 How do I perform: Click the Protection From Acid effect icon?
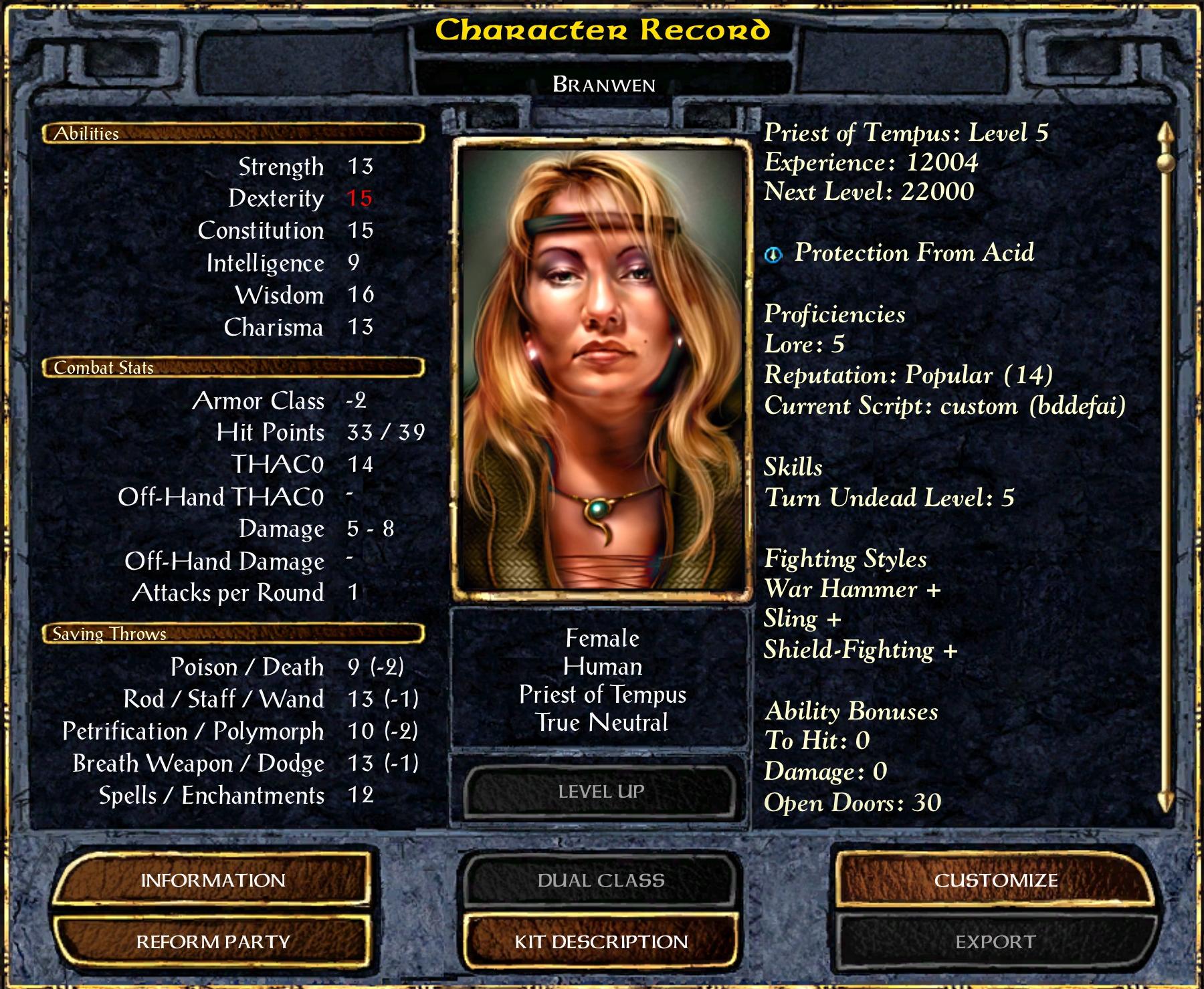(x=773, y=254)
